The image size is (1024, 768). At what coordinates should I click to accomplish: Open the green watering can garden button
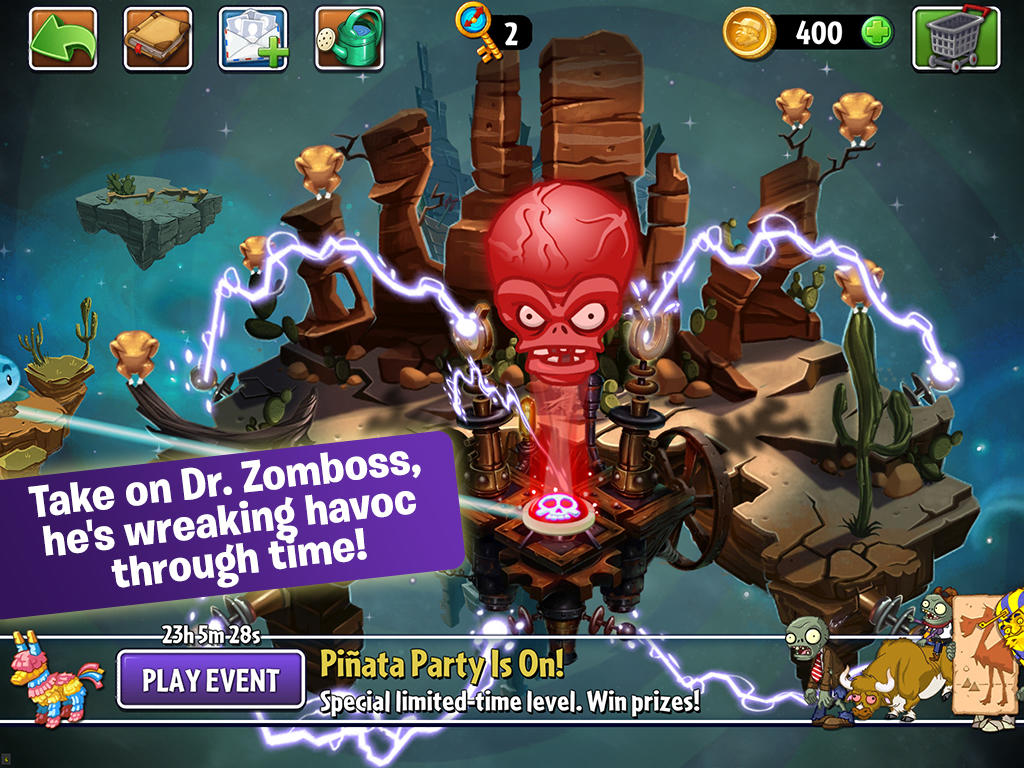click(349, 38)
